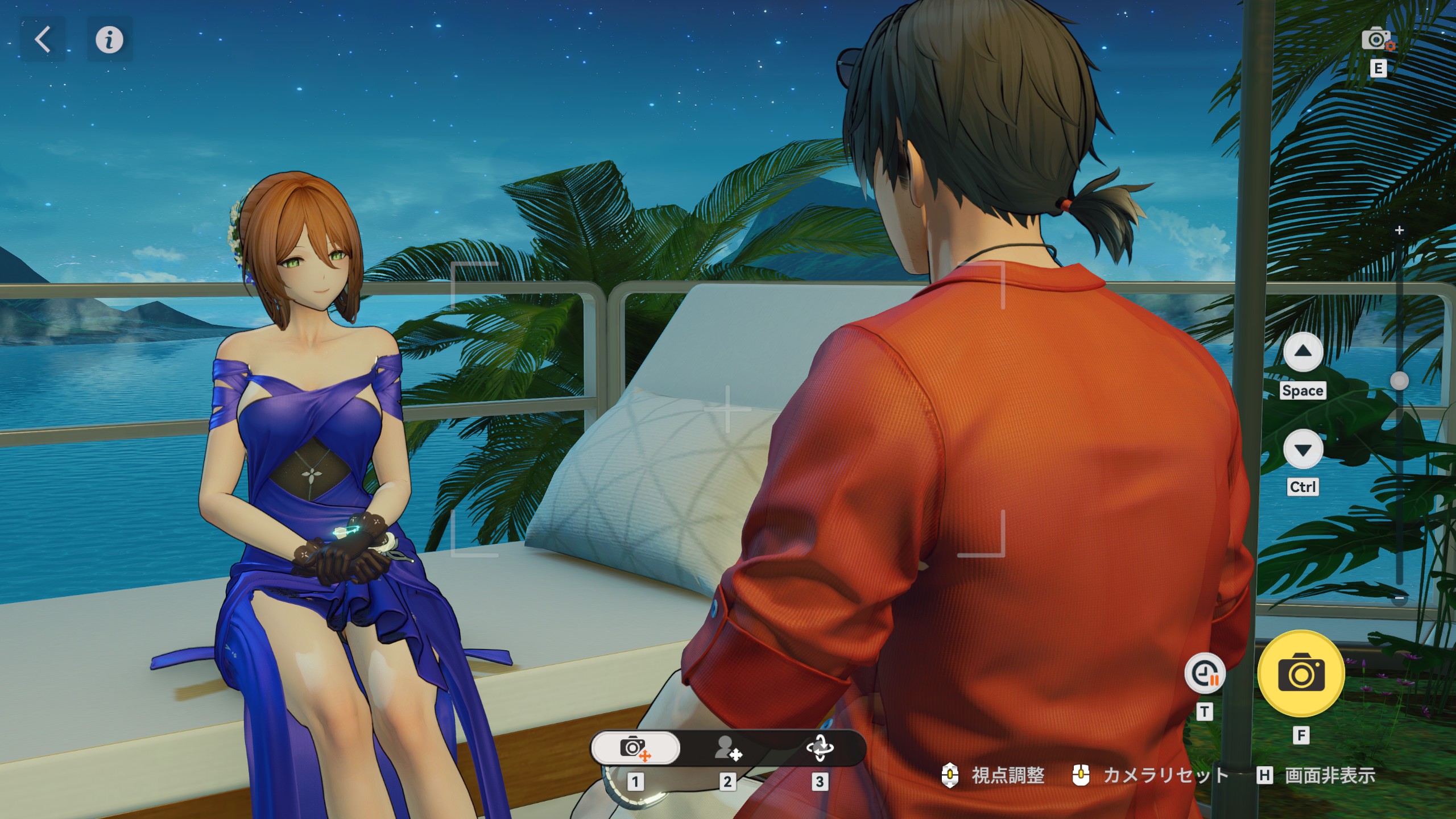Raise the camera with the up arrow
This screenshot has height=819, width=1456.
click(x=1302, y=353)
